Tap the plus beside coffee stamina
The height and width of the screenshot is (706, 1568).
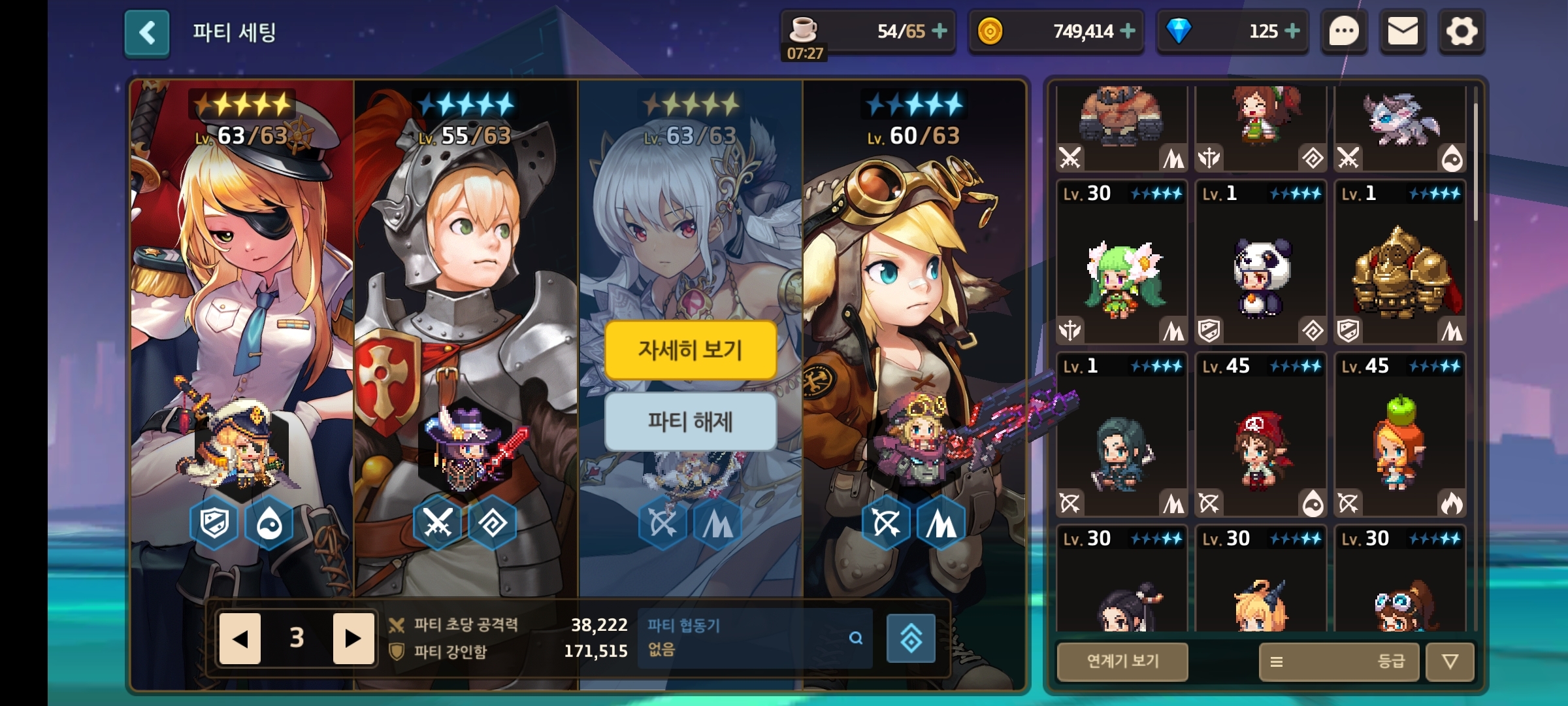(939, 31)
